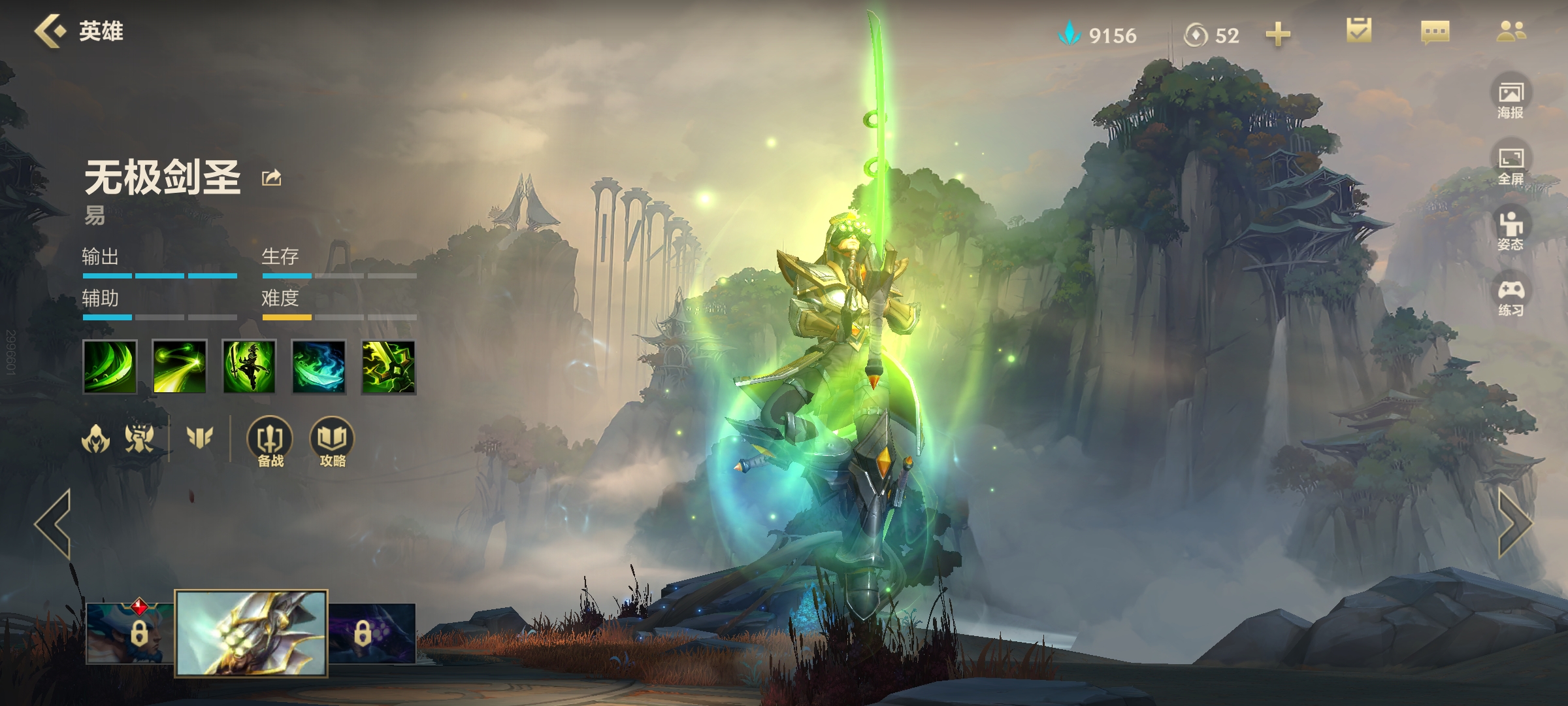This screenshot has height=706, width=1568.
Task: Add more currency with the plus button
Action: tap(1278, 35)
